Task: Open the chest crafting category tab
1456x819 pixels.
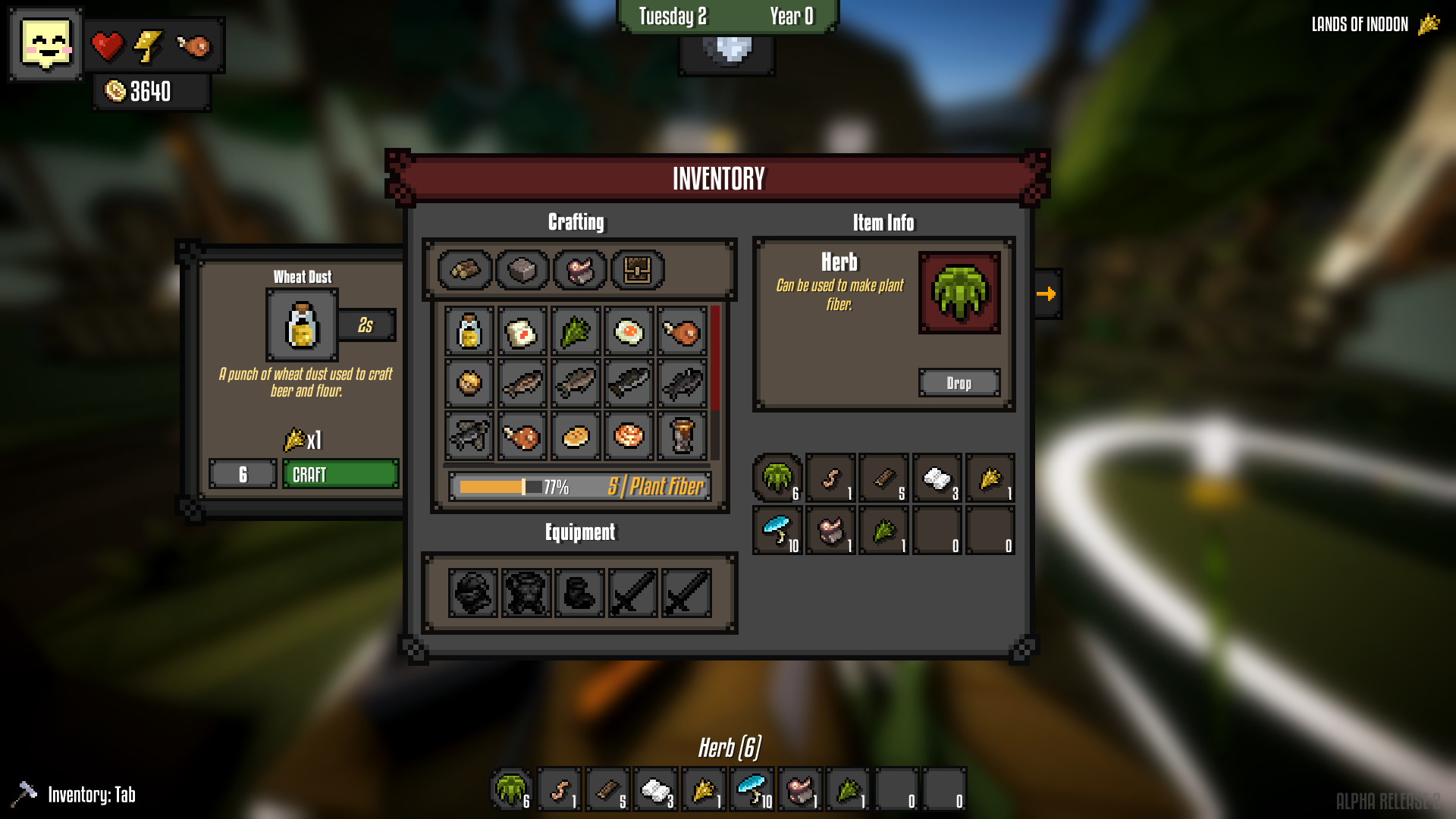Action: [x=637, y=269]
